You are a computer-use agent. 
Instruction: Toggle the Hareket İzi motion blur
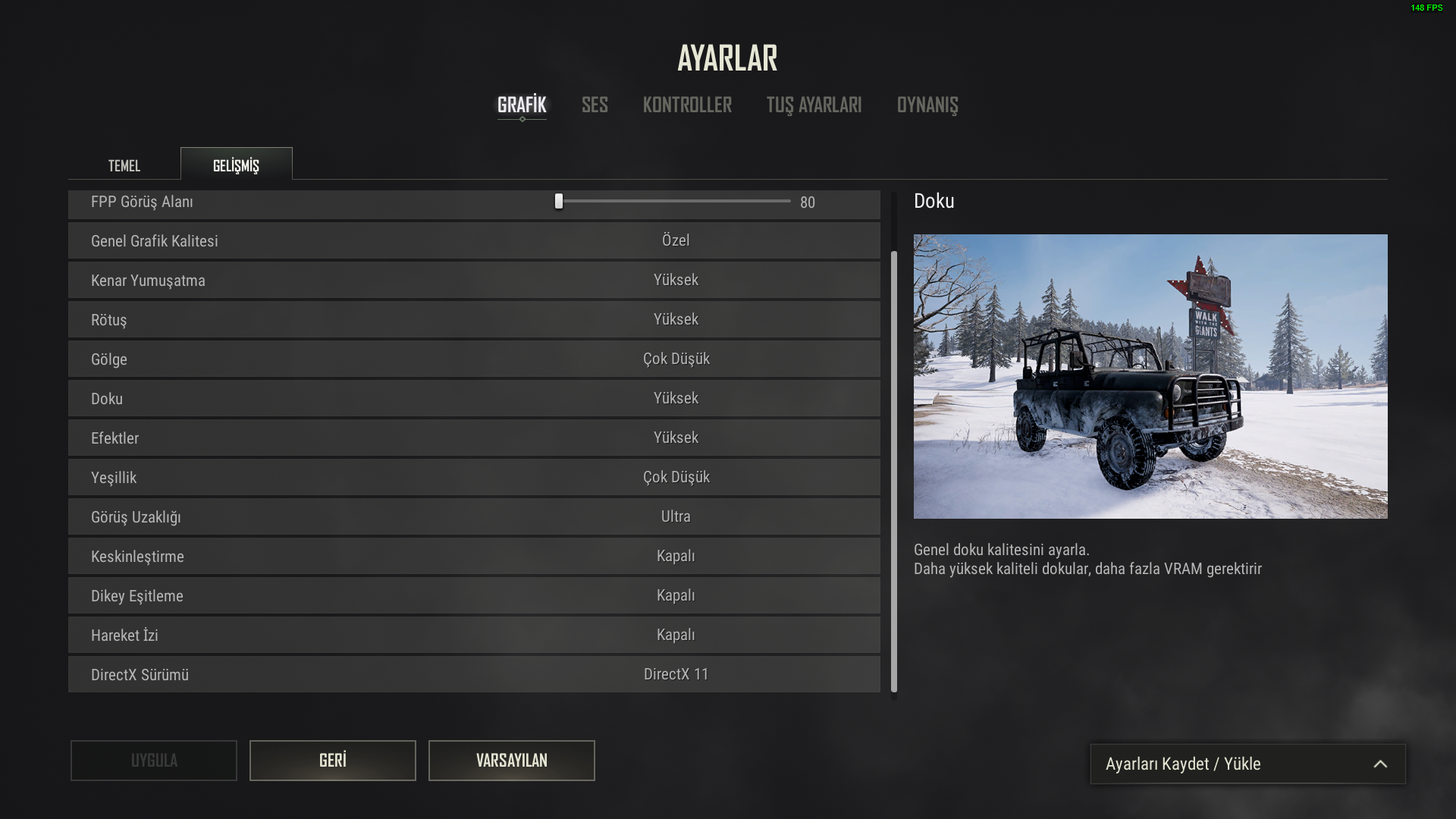pos(676,635)
